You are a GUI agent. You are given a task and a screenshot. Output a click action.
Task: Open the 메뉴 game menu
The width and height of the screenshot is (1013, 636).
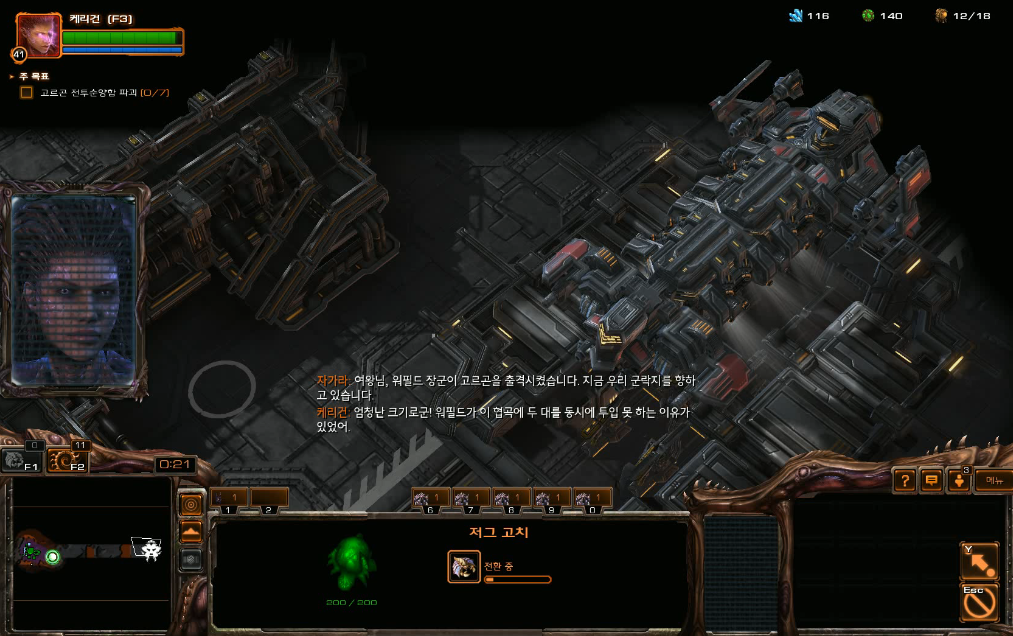[992, 481]
